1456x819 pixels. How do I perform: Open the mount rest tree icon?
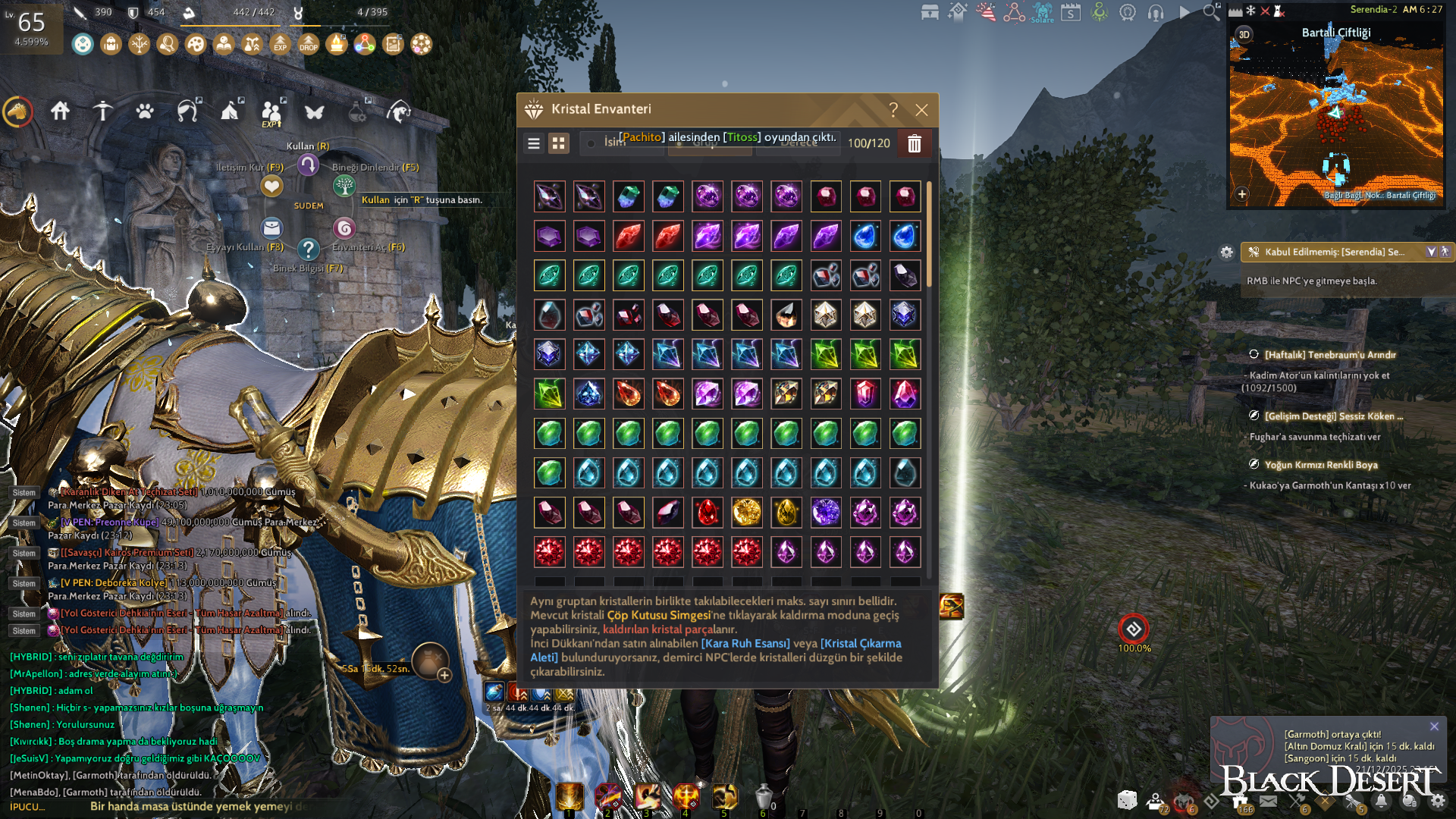[344, 185]
